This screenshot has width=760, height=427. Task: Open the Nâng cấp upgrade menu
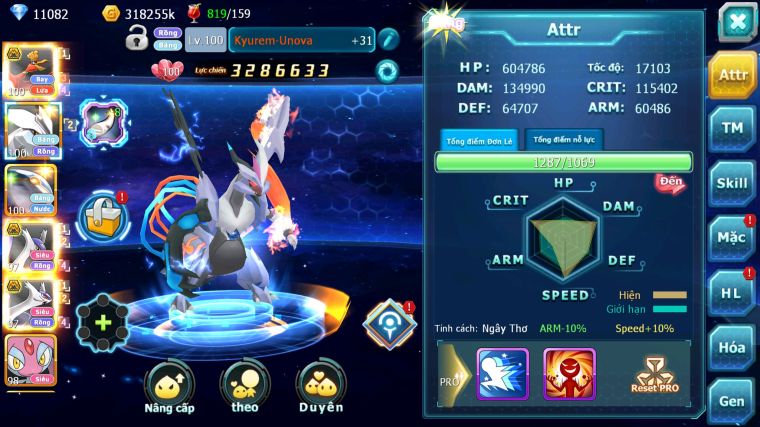click(x=168, y=388)
